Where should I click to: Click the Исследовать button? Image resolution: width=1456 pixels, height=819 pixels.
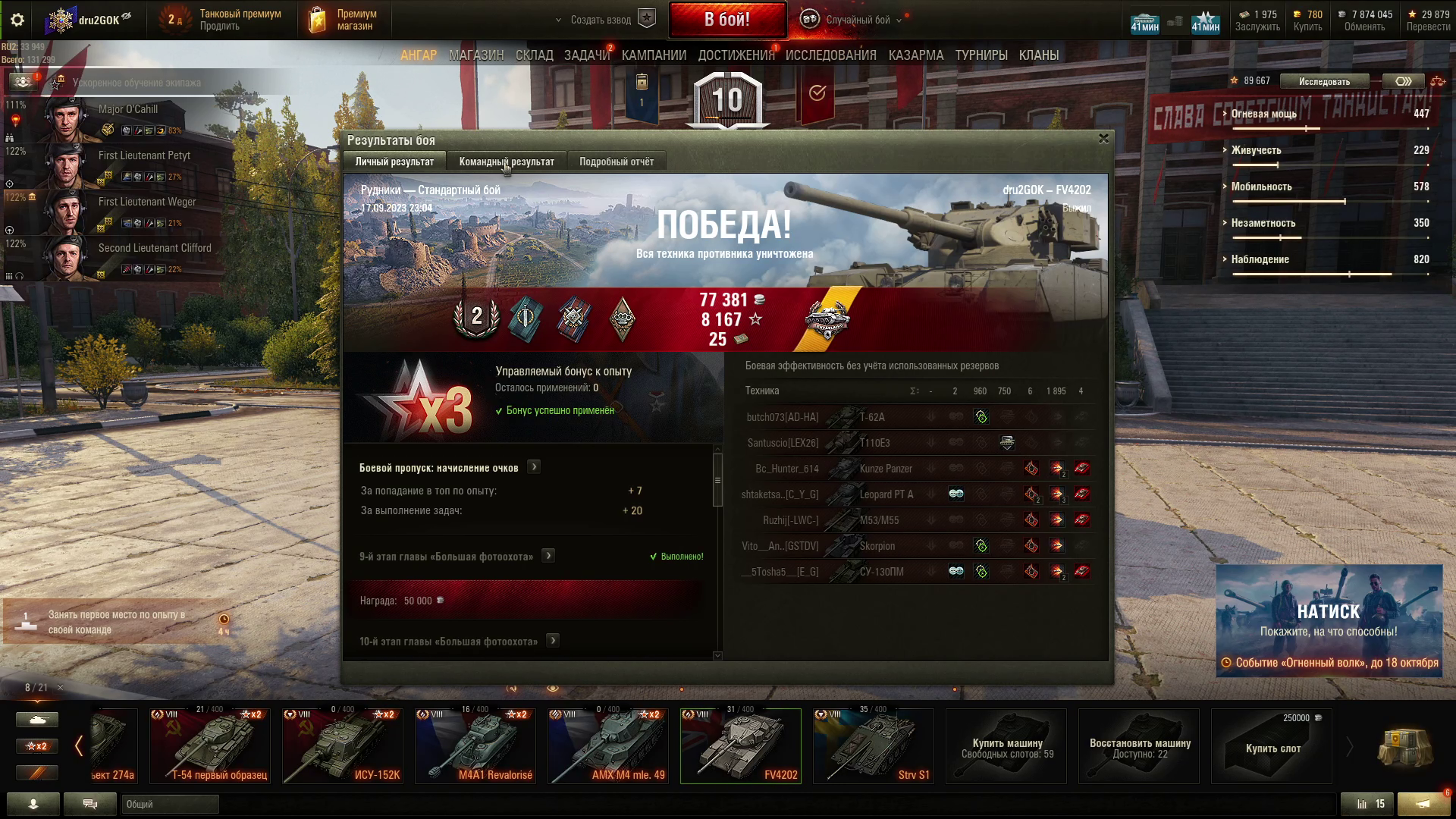(x=1324, y=81)
